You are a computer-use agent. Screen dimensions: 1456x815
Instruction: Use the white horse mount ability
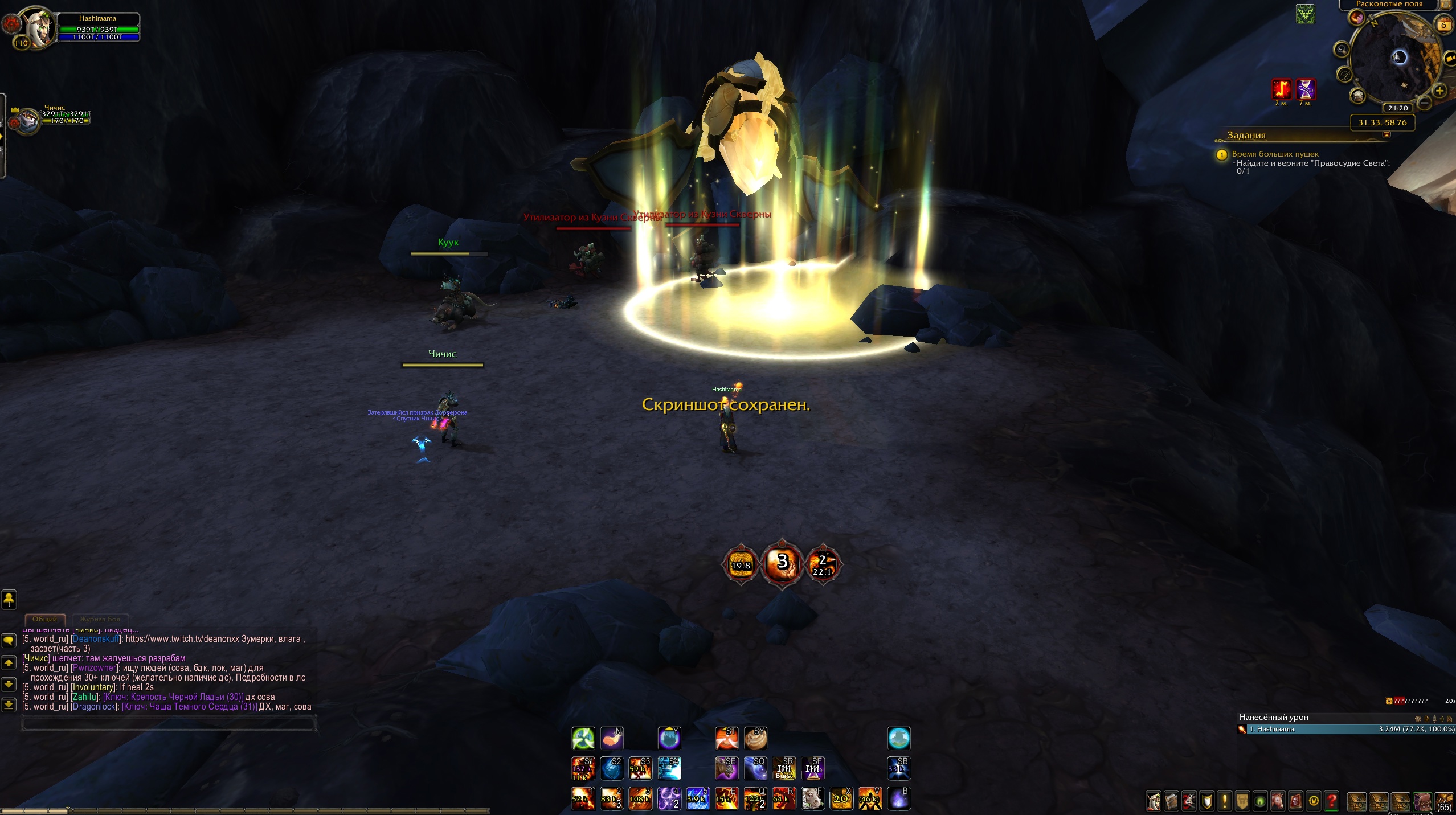813,798
